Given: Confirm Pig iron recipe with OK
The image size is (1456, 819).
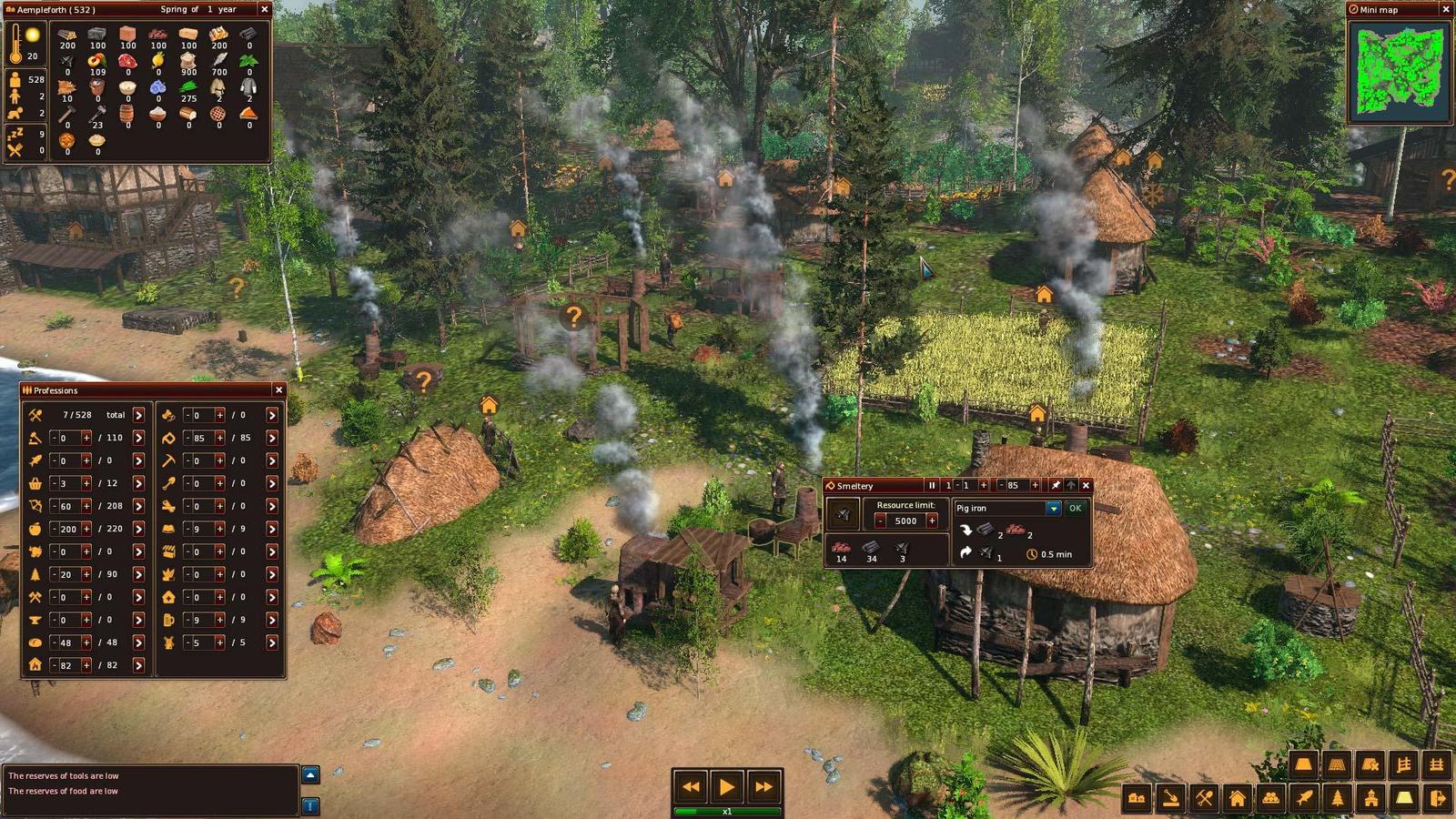Looking at the screenshot, I should tap(1075, 509).
